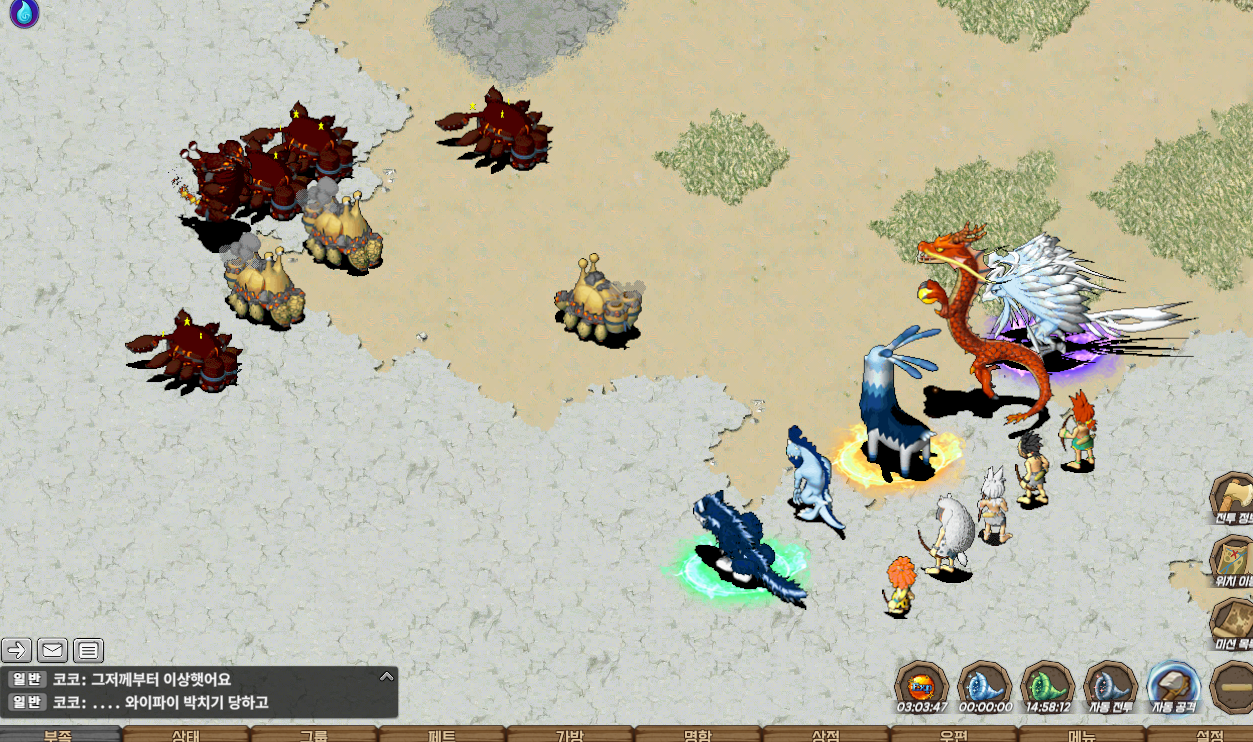
Task: Open the 미션 목록 scroll icon
Action: (x=1233, y=622)
